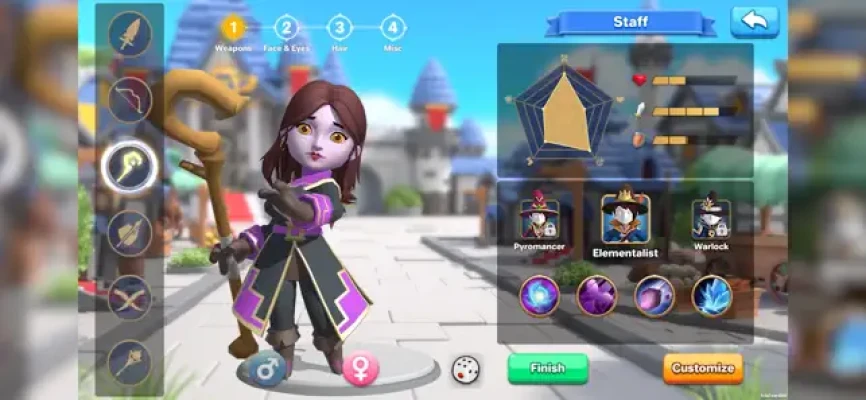Select the mace weapon icon at bottom
The width and height of the screenshot is (866, 400).
pyautogui.click(x=130, y=362)
